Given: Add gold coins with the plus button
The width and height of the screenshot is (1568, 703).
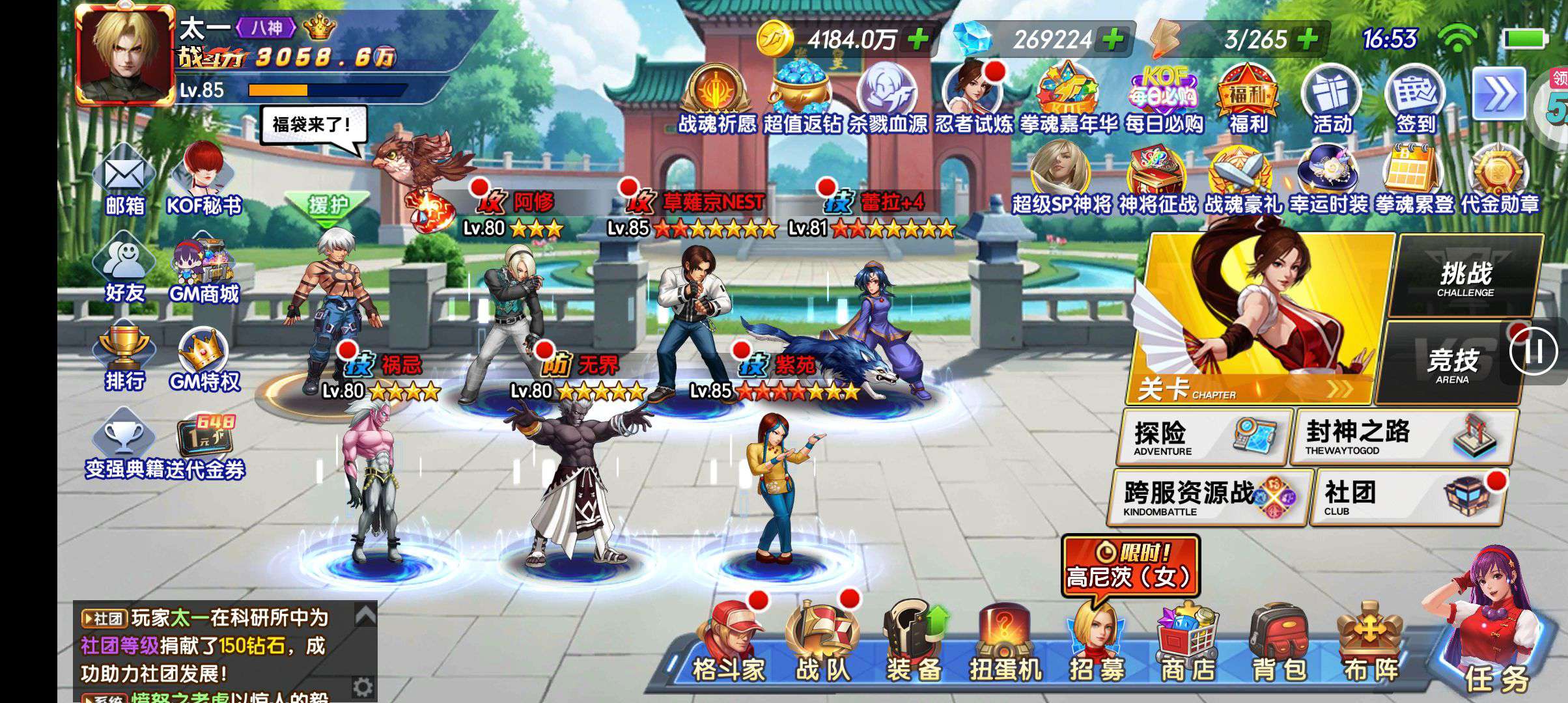Looking at the screenshot, I should 918,40.
